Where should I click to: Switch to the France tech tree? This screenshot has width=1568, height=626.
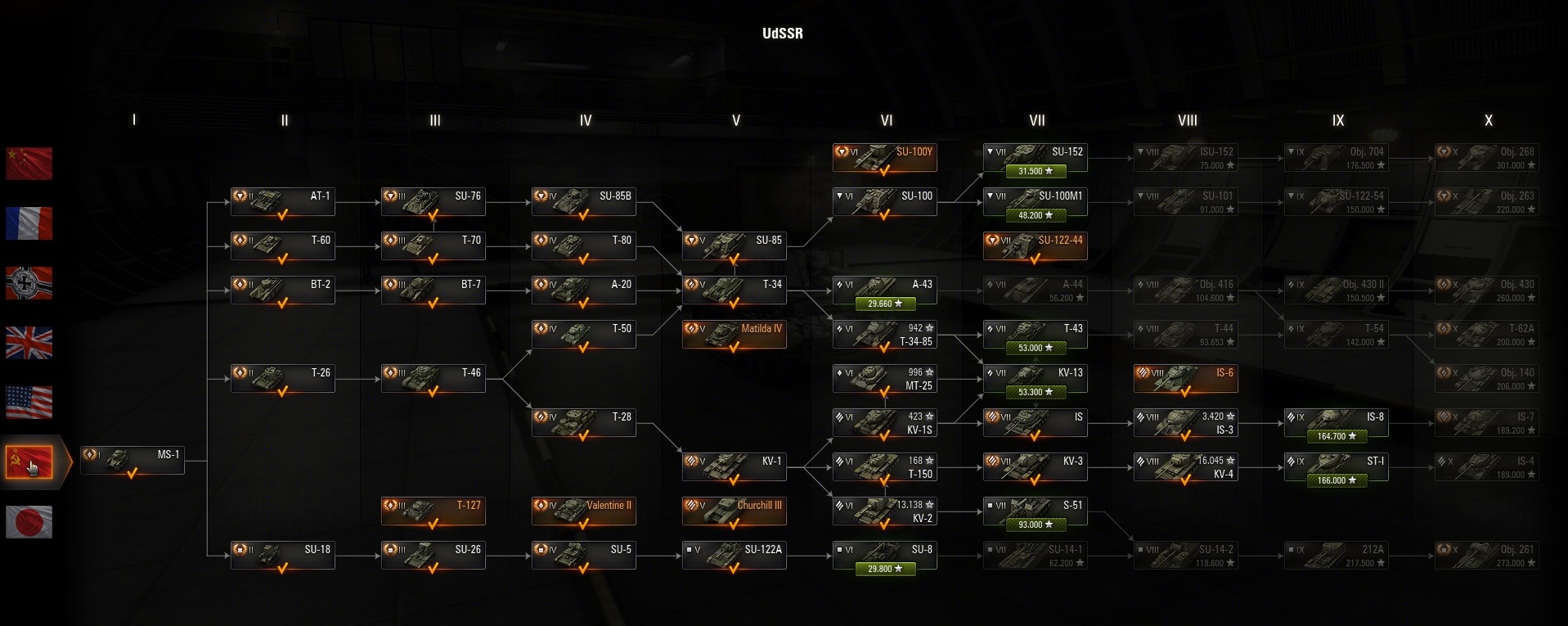click(29, 223)
